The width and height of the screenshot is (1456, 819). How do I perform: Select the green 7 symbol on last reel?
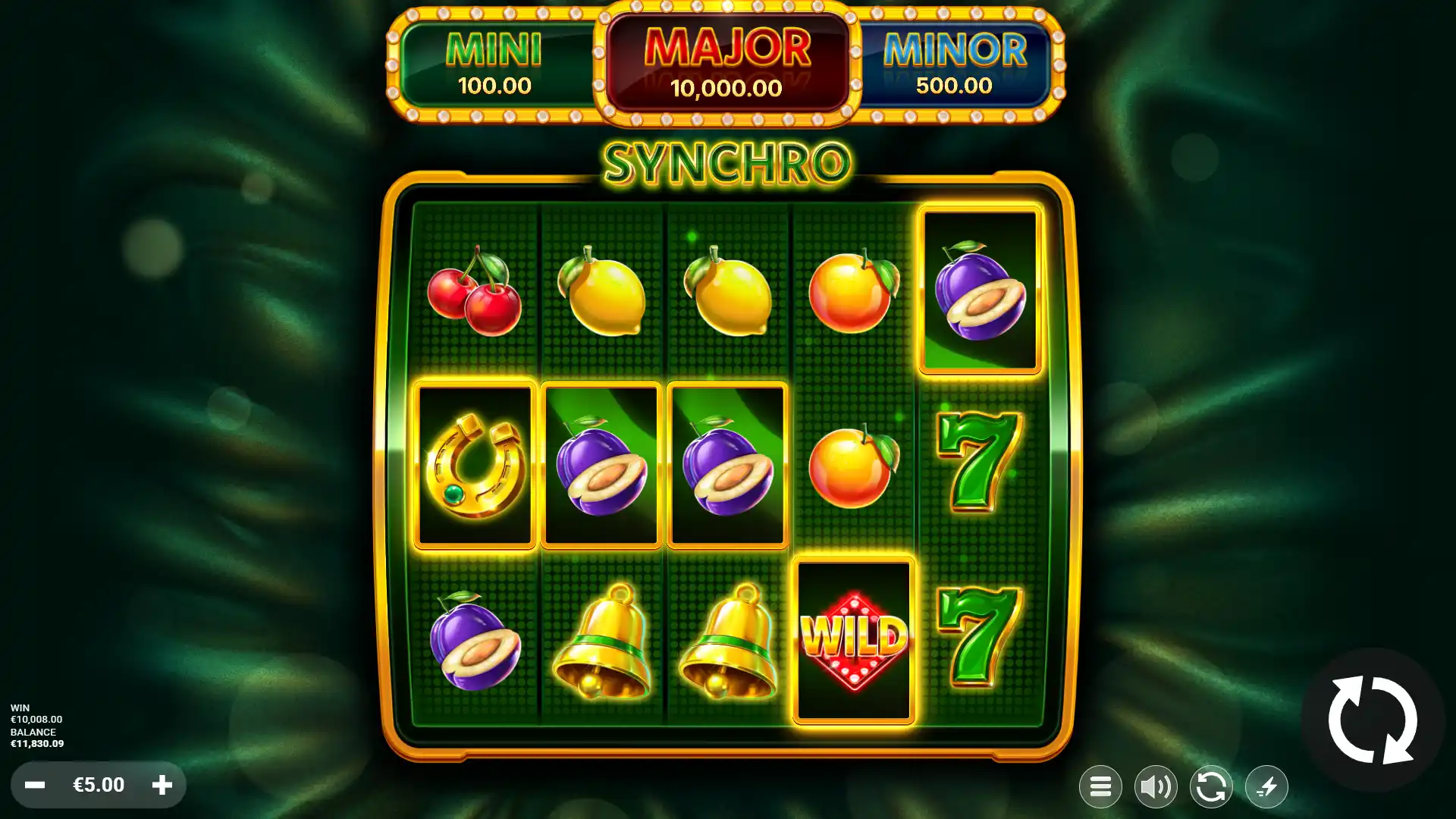(x=978, y=463)
